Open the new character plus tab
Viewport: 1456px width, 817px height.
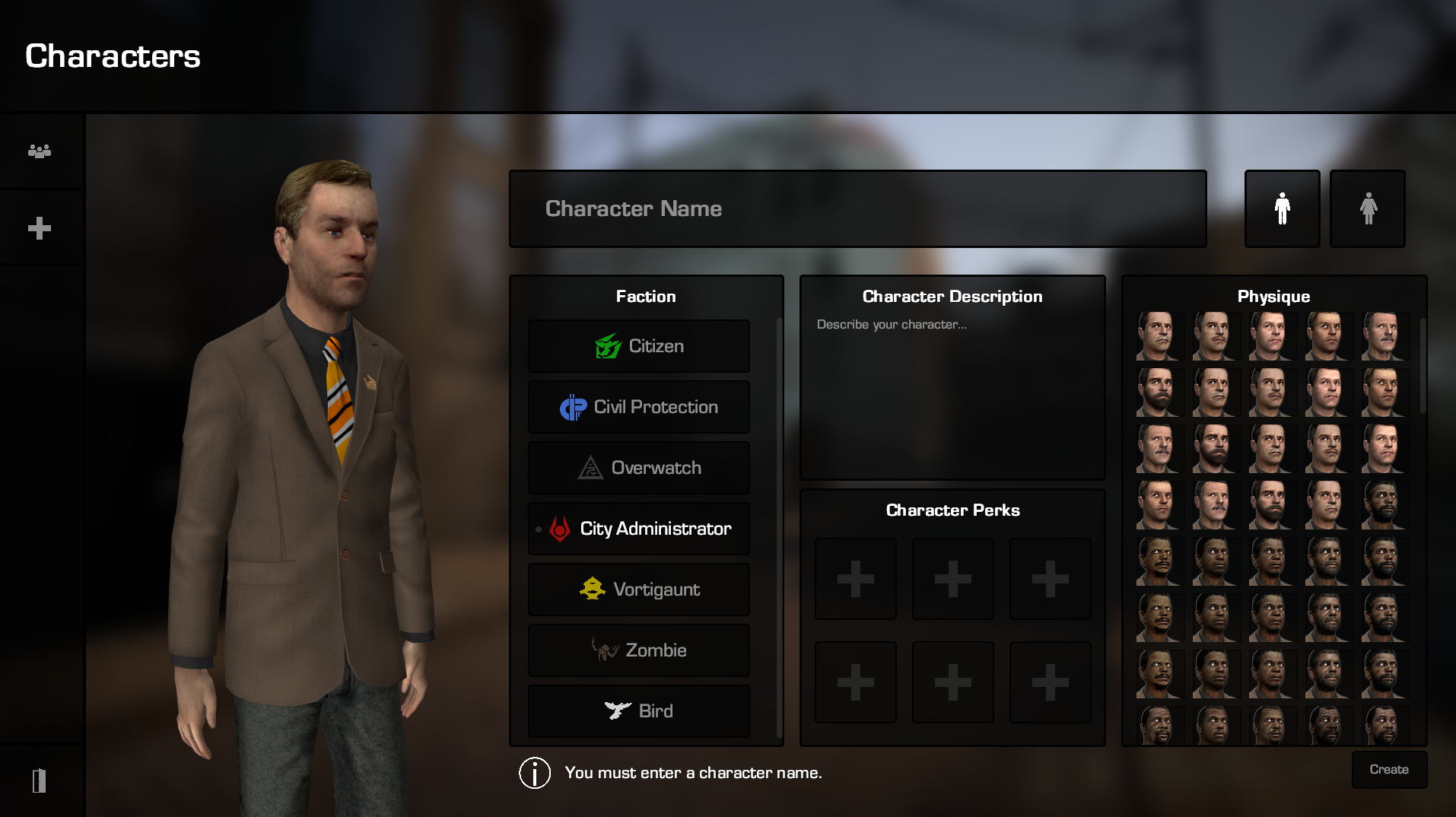point(40,228)
